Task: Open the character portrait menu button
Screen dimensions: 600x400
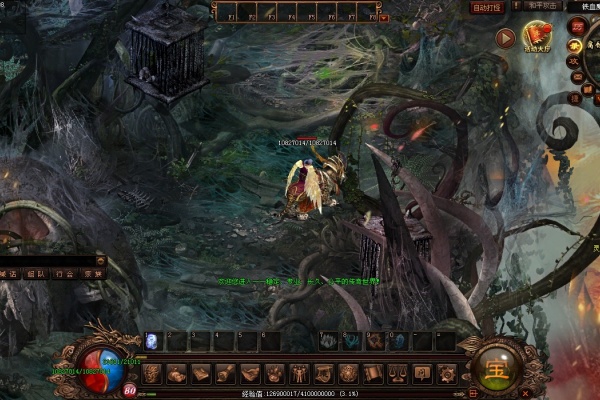Action: 152,374
